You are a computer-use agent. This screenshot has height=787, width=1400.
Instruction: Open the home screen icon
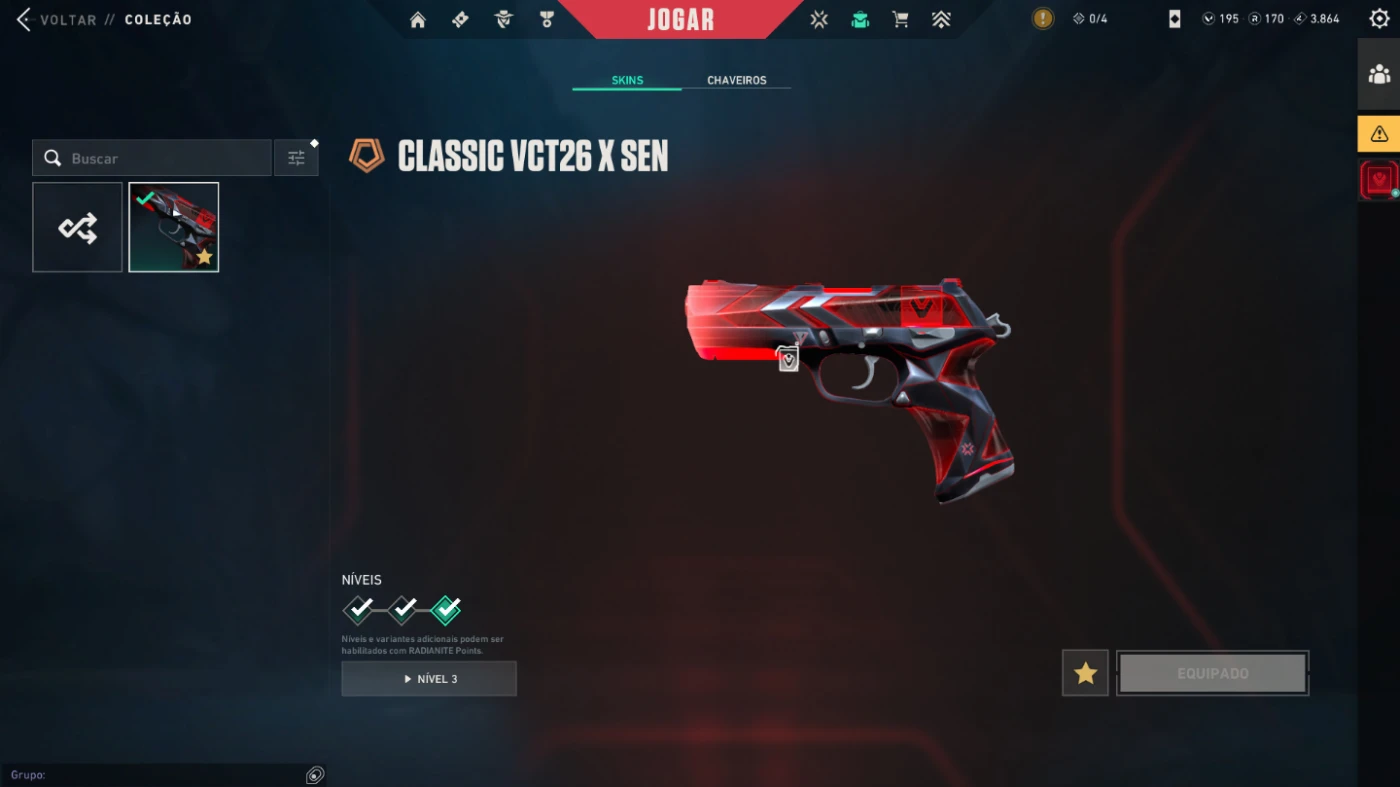click(x=418, y=19)
